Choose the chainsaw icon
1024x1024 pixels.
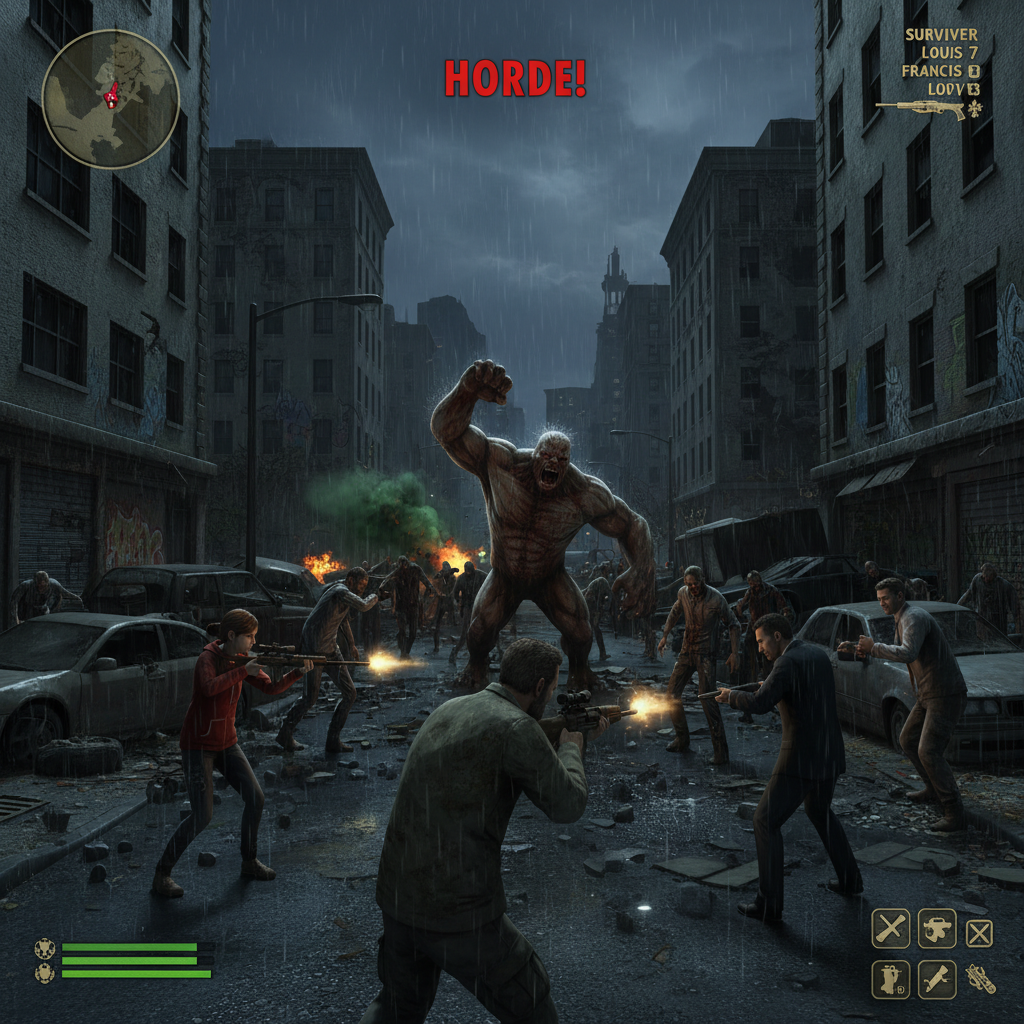980,979
